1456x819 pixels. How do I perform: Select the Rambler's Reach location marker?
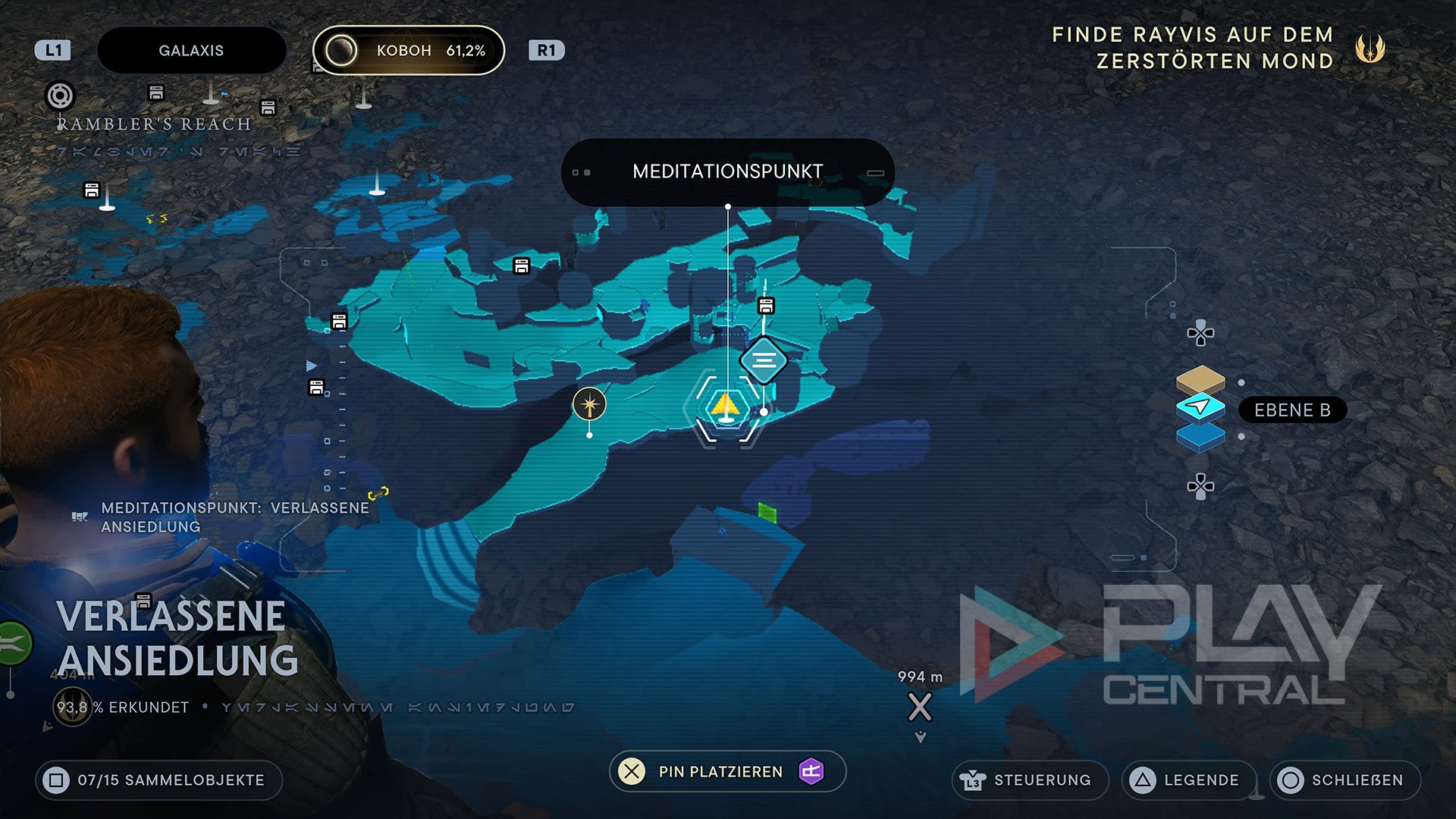[61, 96]
